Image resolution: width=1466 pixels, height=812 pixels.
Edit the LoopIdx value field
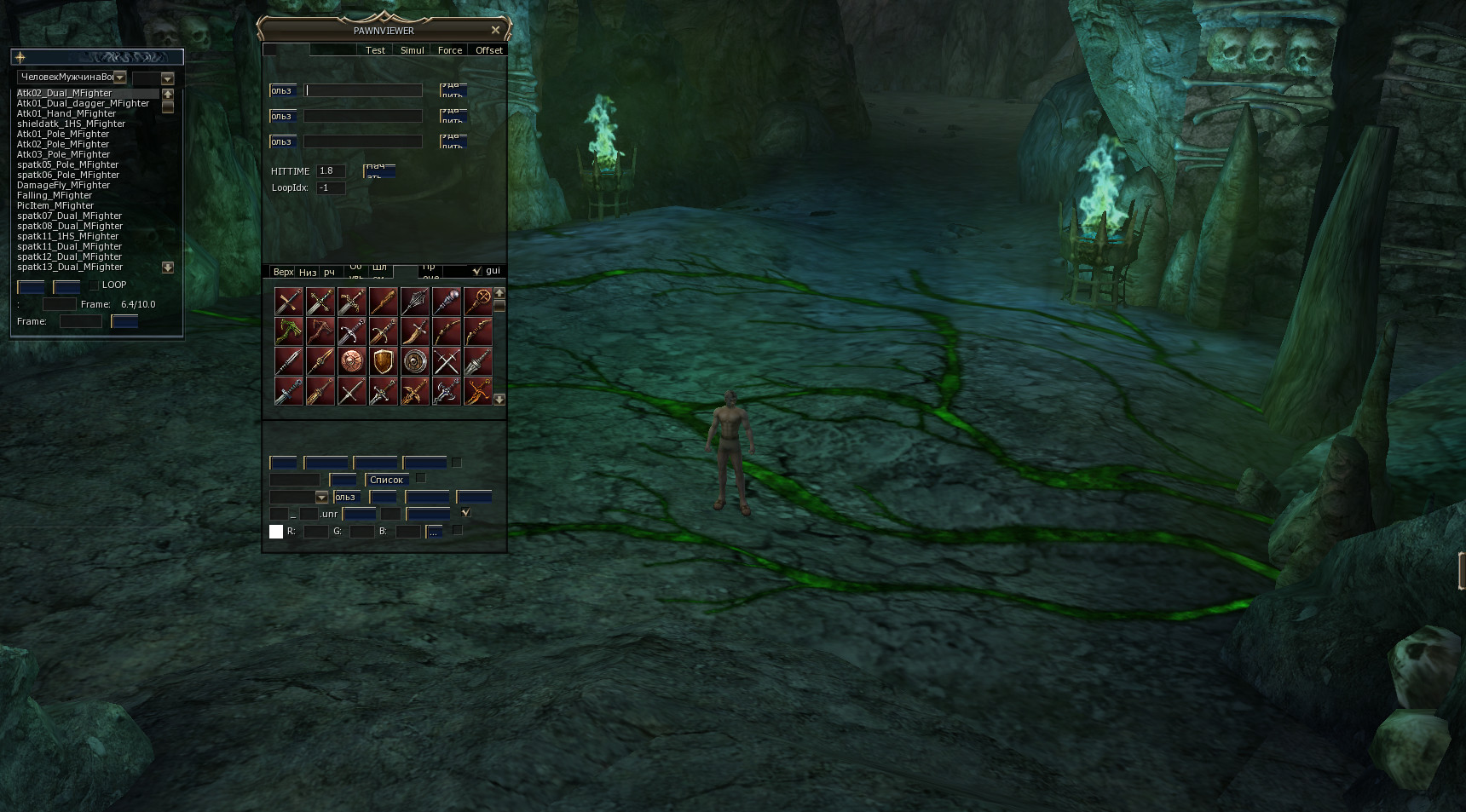click(x=330, y=188)
